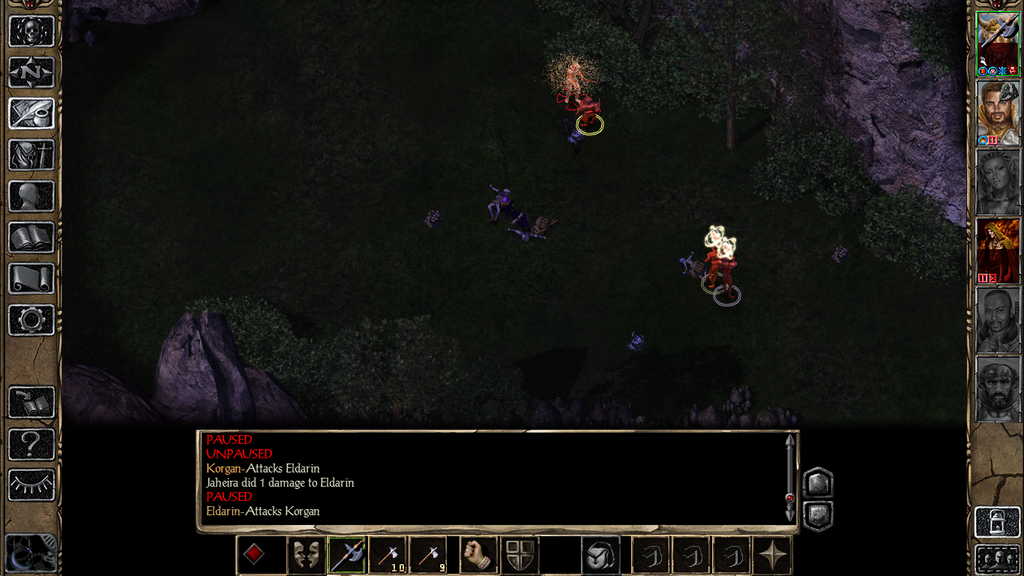Open the journal quill button
The width and height of the screenshot is (1024, 576).
(x=31, y=113)
